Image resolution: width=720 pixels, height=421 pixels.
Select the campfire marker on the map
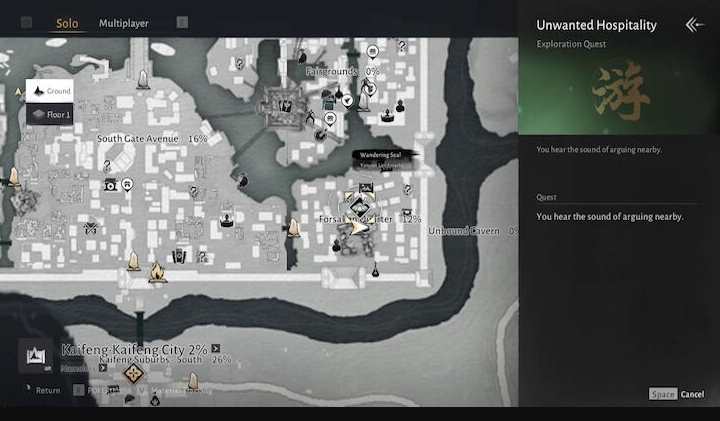[x=157, y=271]
